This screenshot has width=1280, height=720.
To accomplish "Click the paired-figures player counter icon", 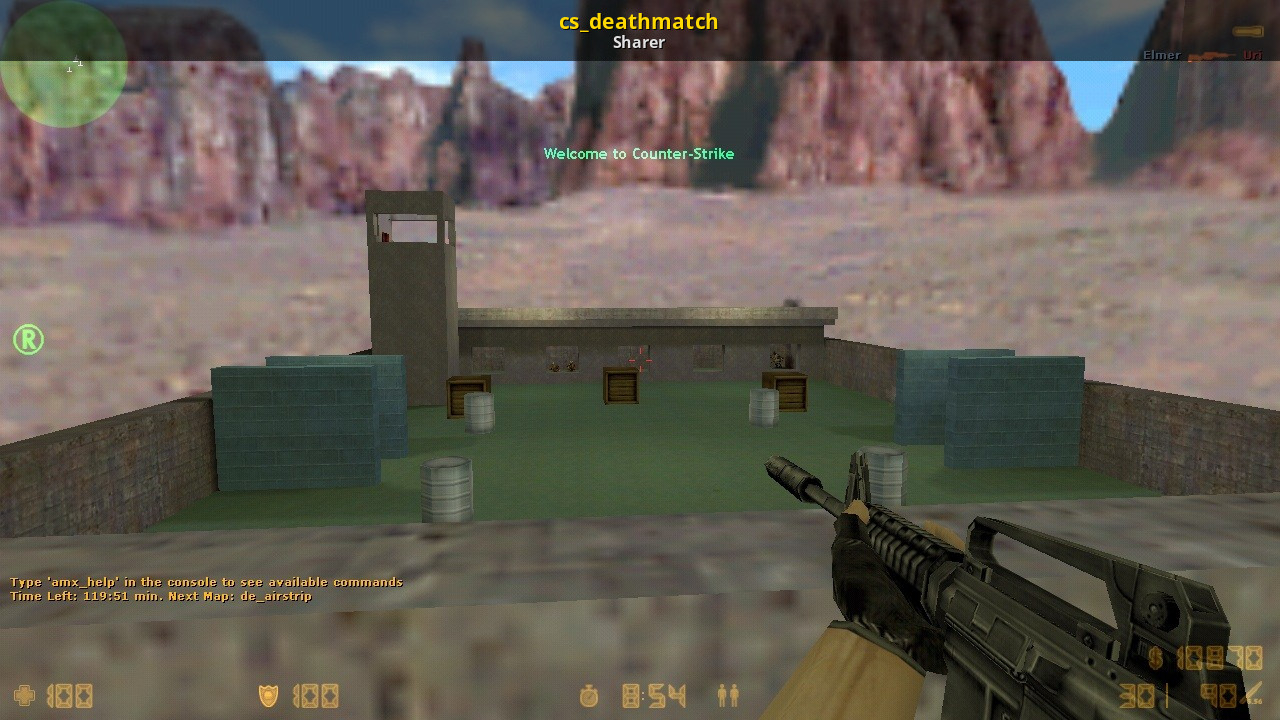I will 726,696.
